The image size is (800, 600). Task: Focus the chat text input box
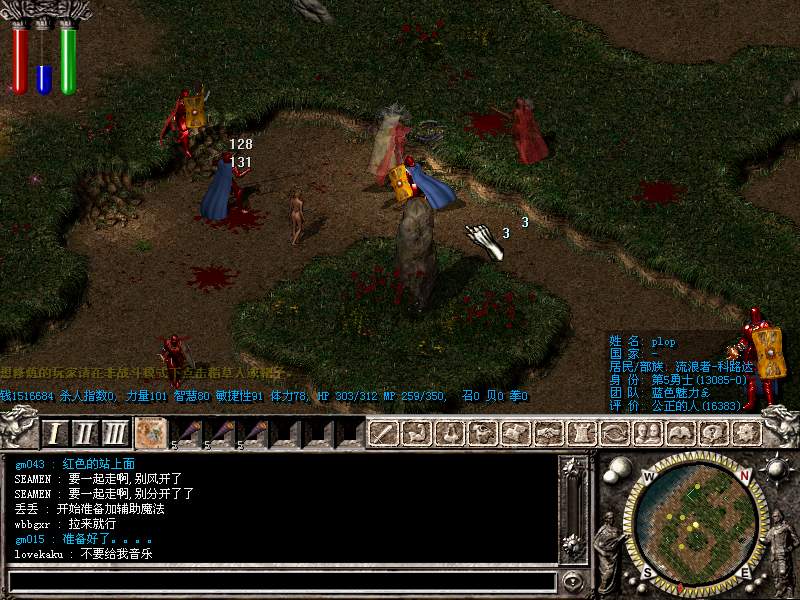(x=280, y=581)
